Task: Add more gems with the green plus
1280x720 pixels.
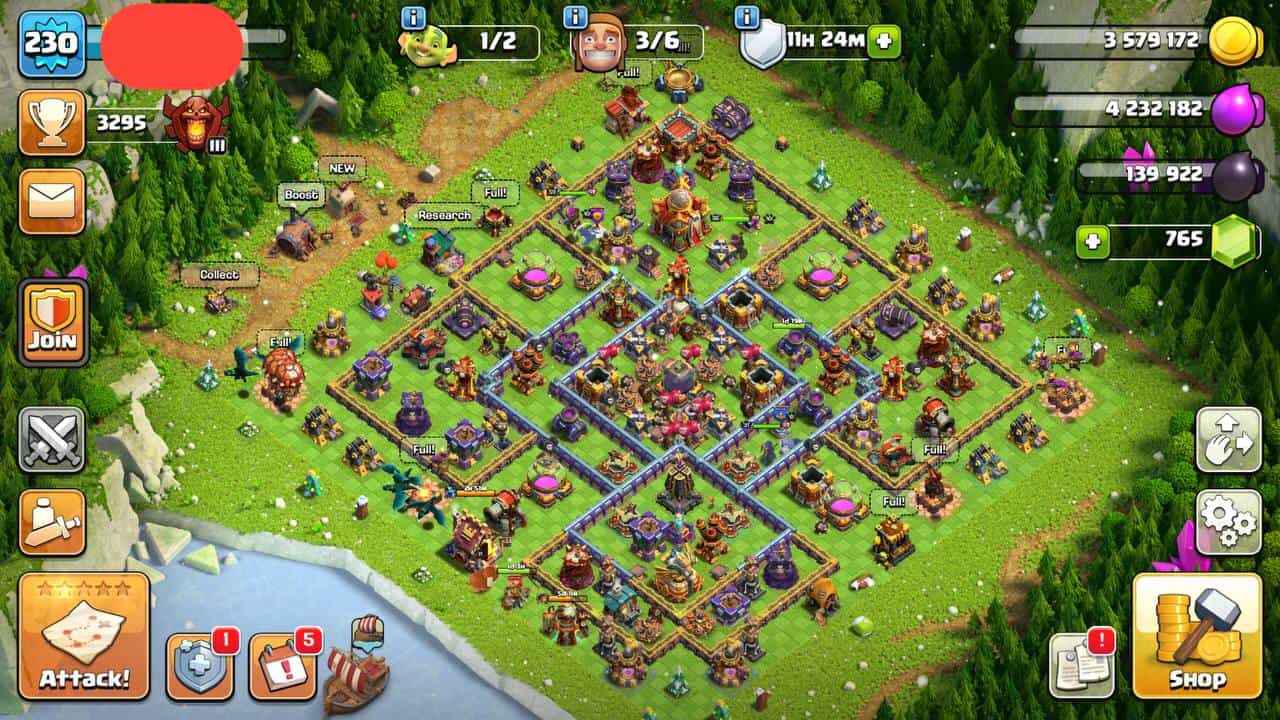Action: 1093,242
